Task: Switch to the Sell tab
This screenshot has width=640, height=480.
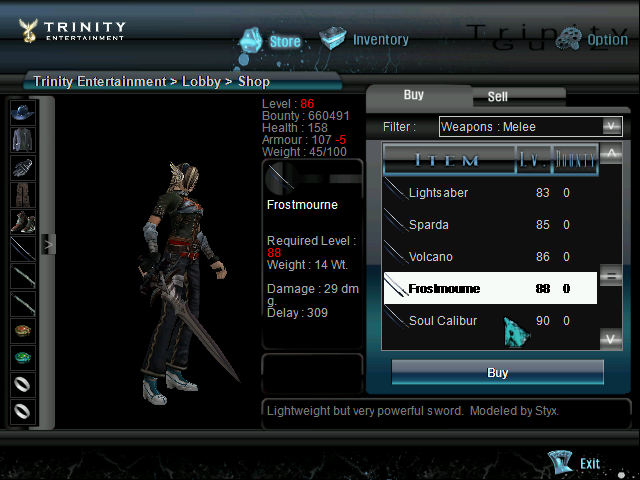Action: click(x=497, y=97)
